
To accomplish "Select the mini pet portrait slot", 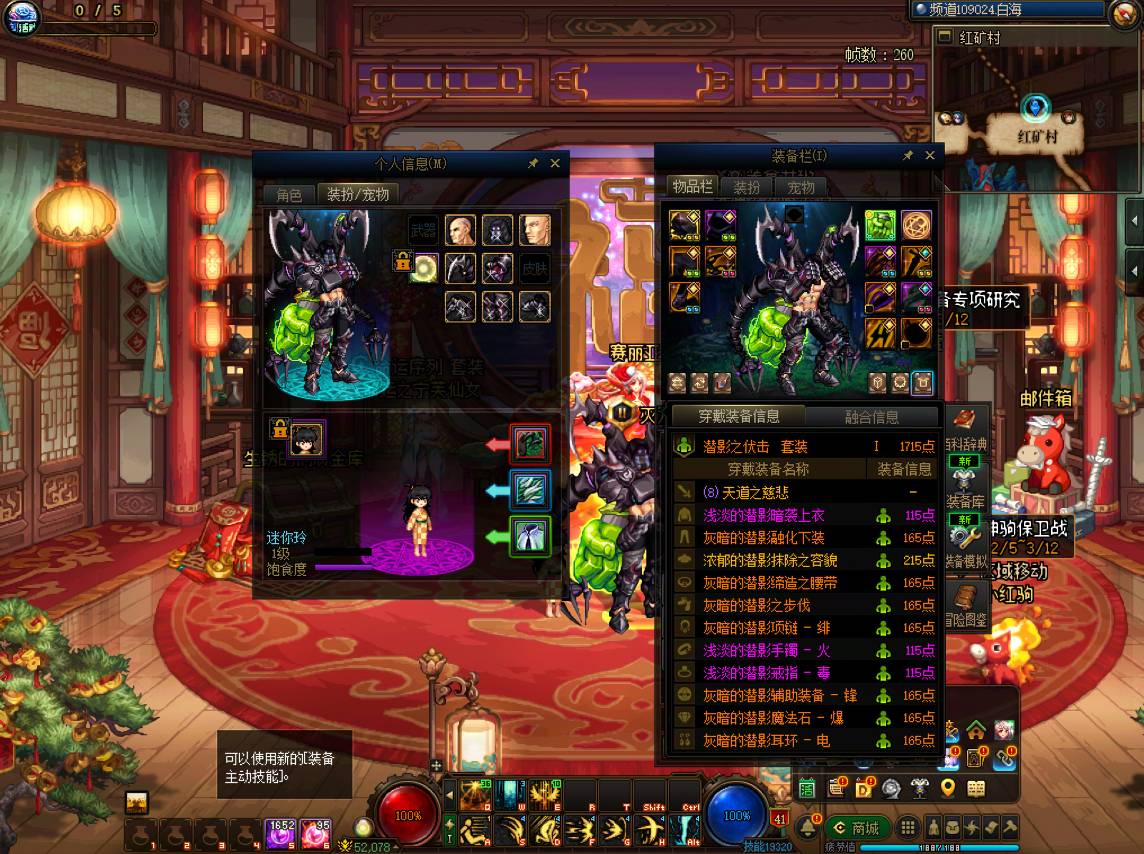I will 306,437.
